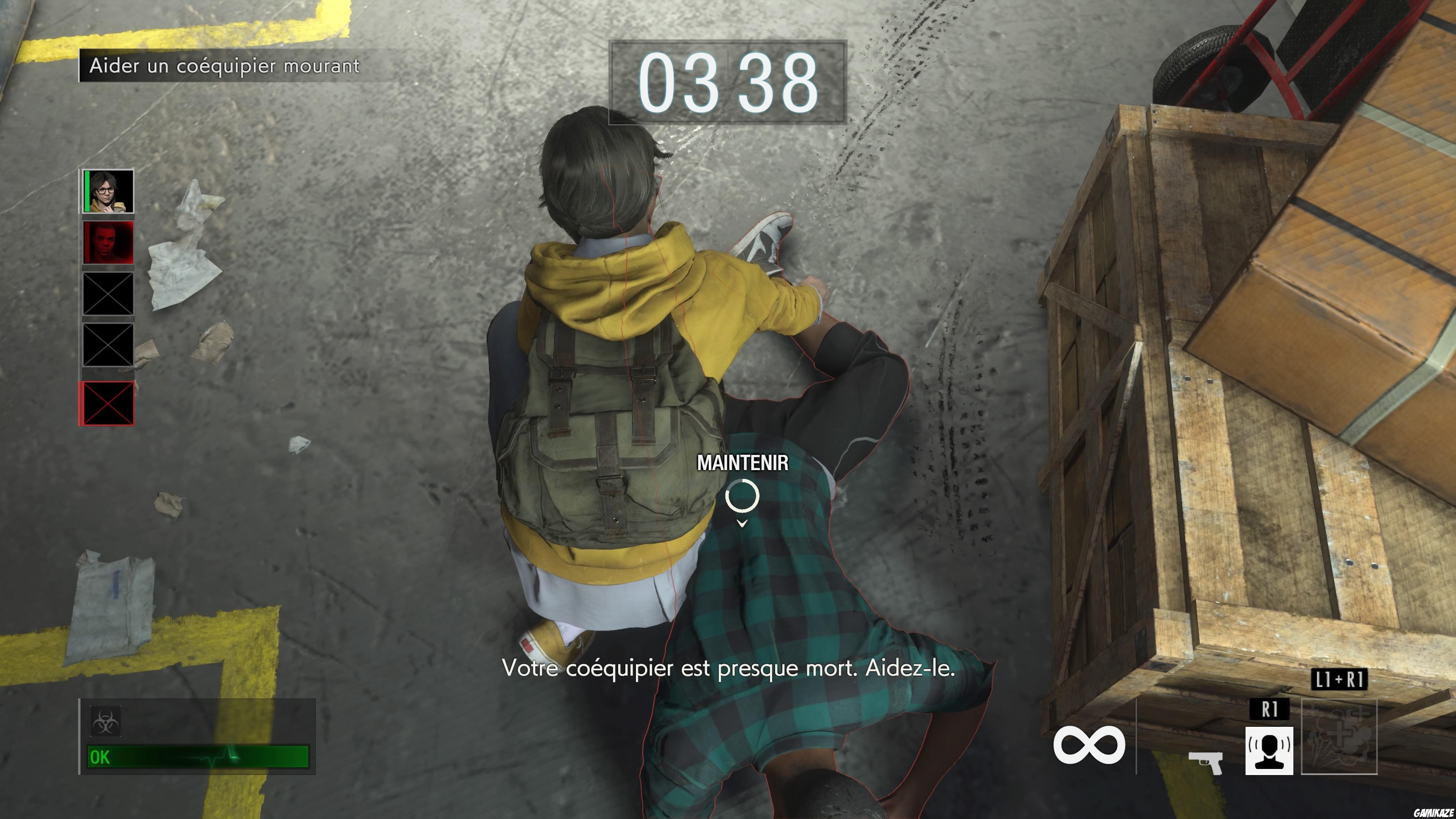Click the red health sliver on the dying teammate
The height and width of the screenshot is (819, 1456).
pyautogui.click(x=88, y=243)
